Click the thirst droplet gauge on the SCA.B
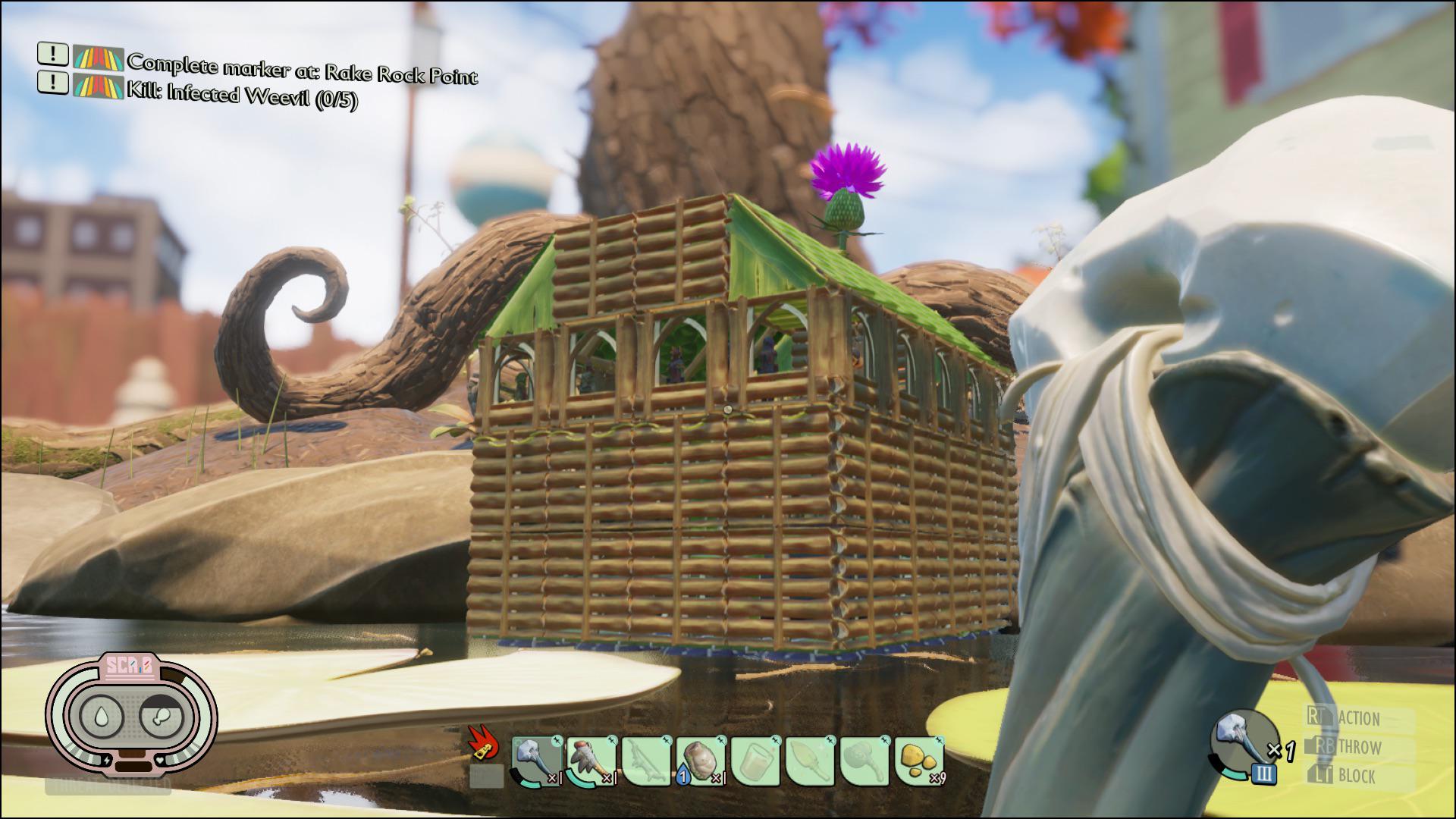This screenshot has height=819, width=1456. click(x=101, y=716)
